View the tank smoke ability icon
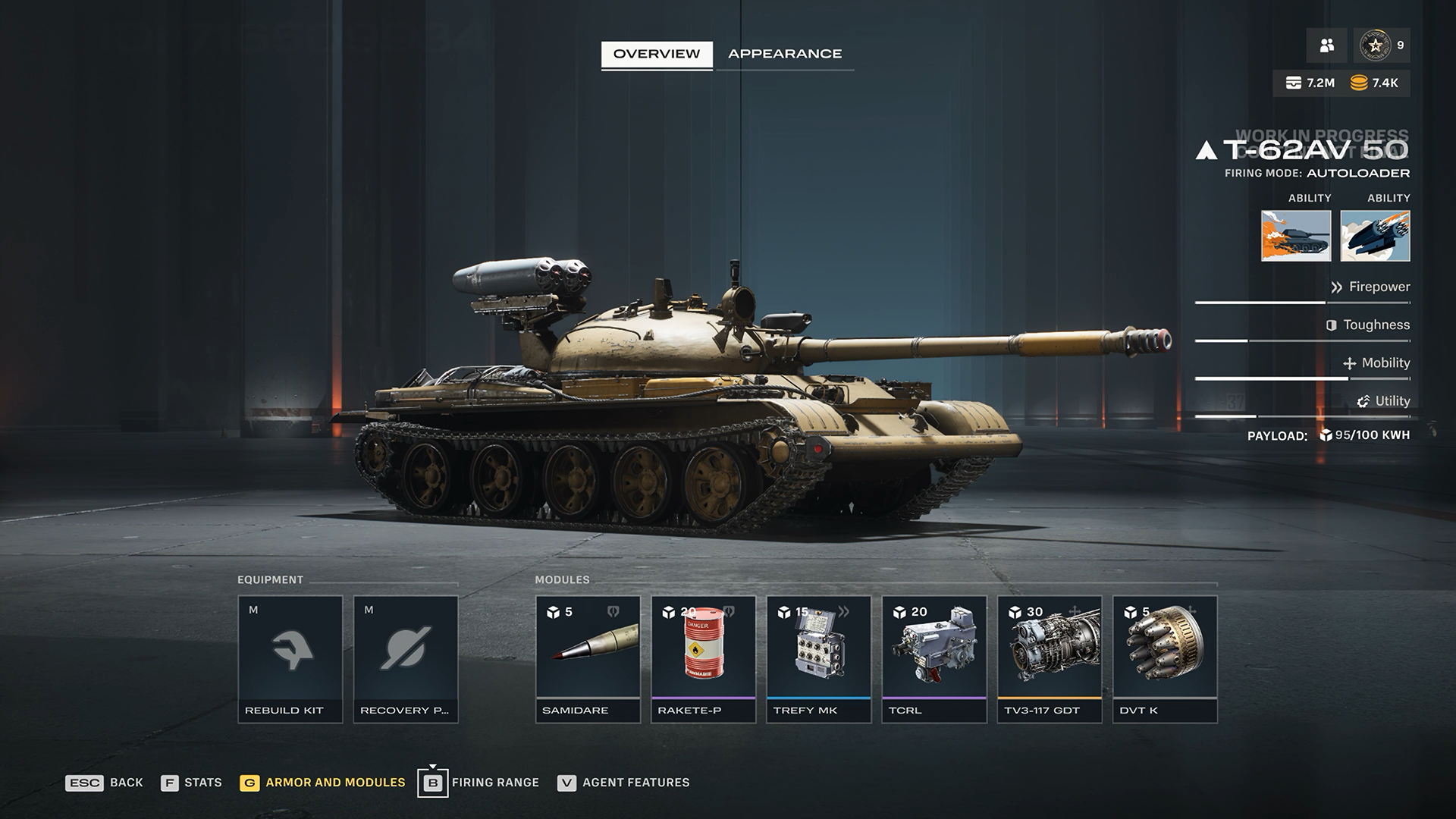This screenshot has width=1456, height=819. tap(1295, 236)
